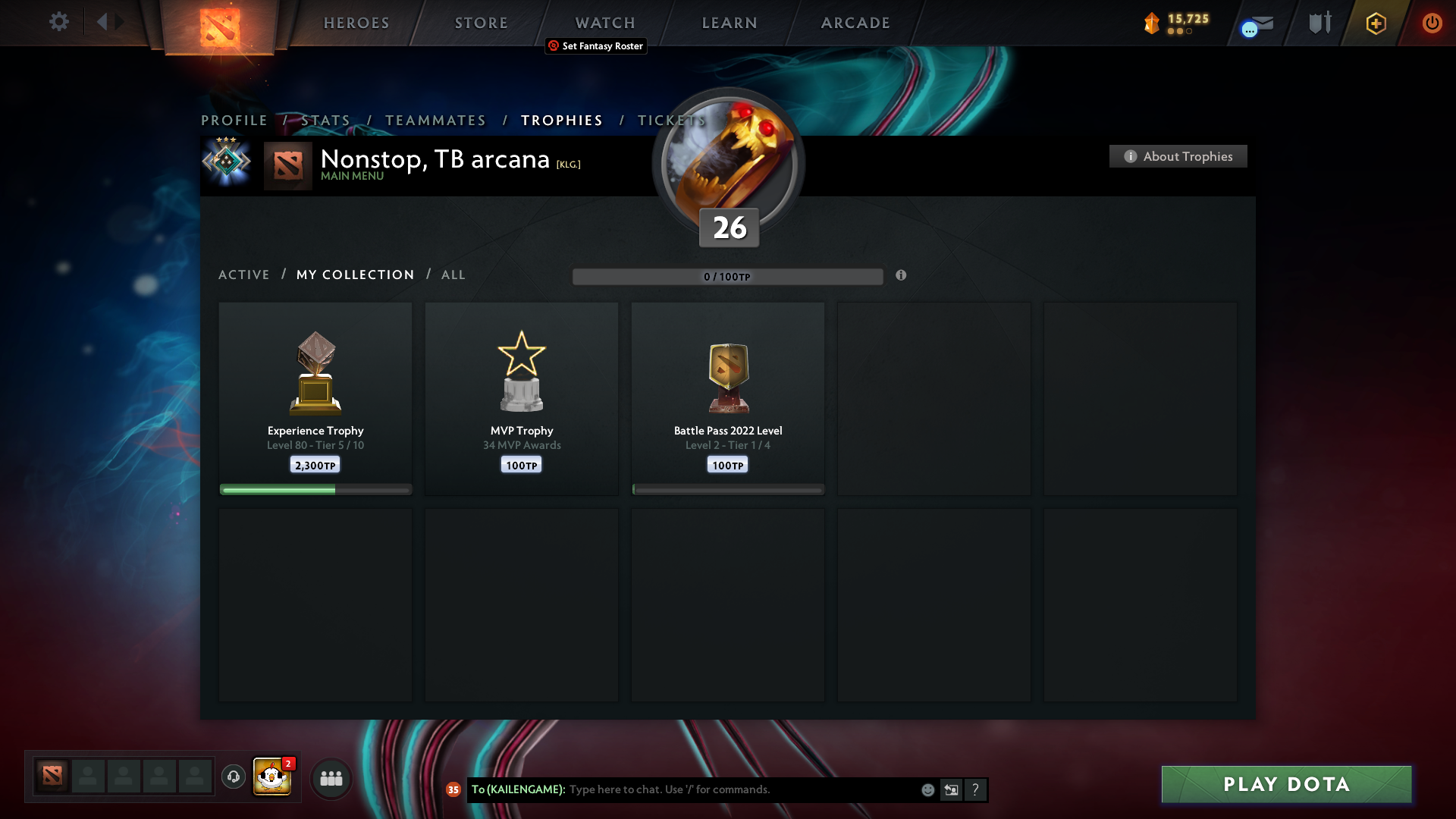Click the info icon next to trophy progress
Image resolution: width=1456 pixels, height=819 pixels.
902,276
